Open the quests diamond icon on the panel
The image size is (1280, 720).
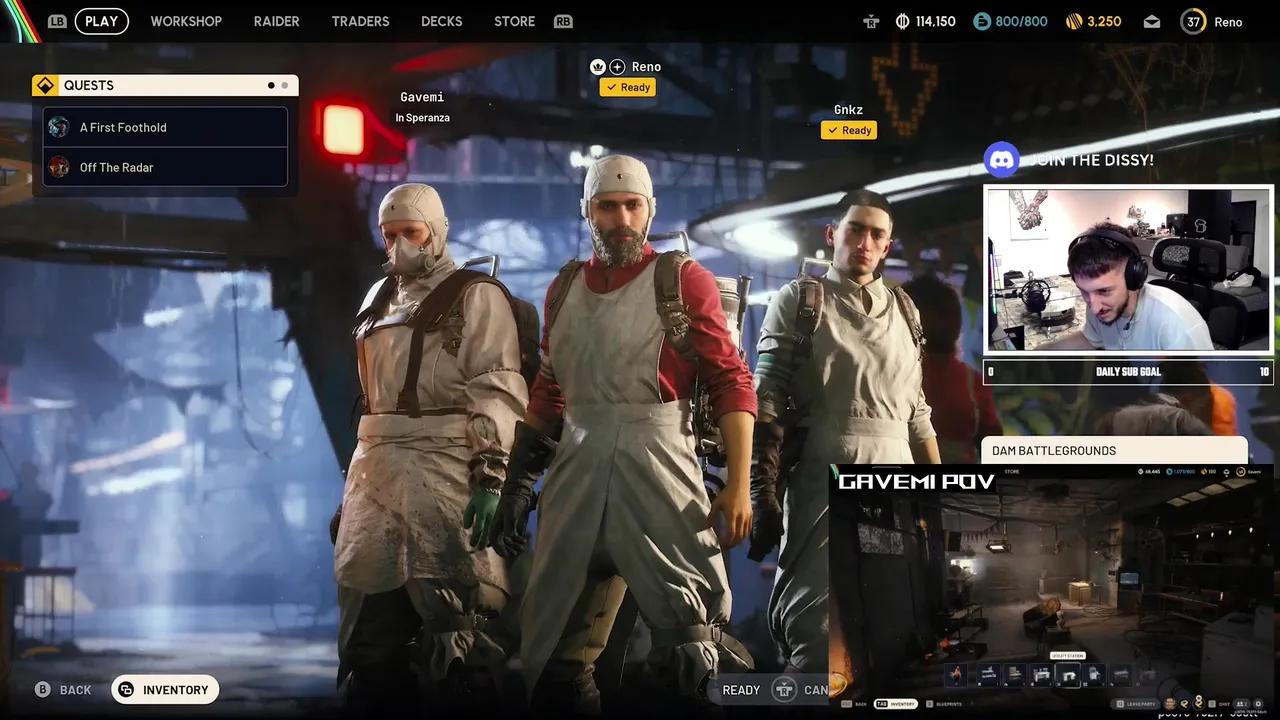point(46,84)
